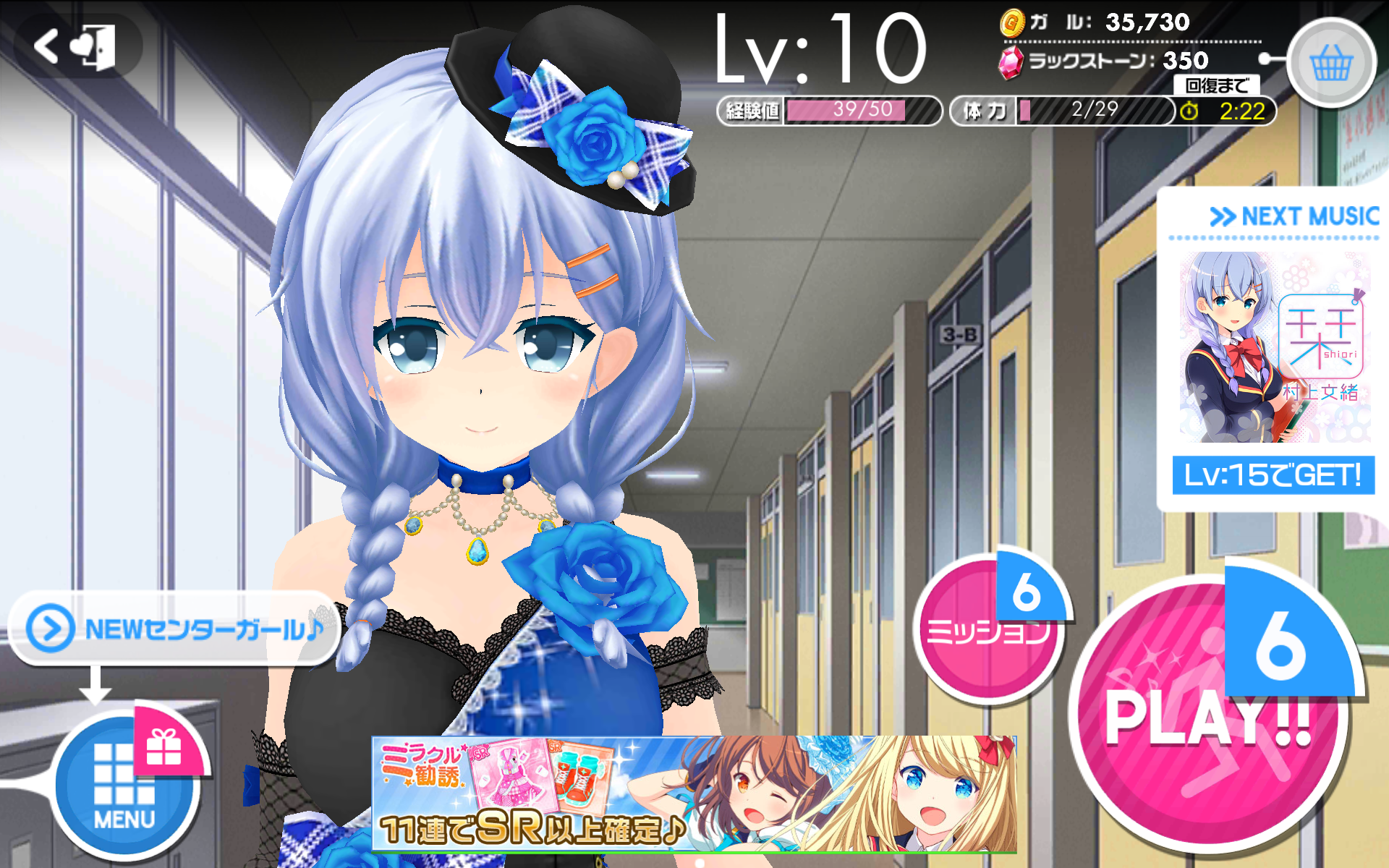Open the NEXT MUSIC panel chevron
The height and width of the screenshot is (868, 1389).
click(x=1224, y=216)
